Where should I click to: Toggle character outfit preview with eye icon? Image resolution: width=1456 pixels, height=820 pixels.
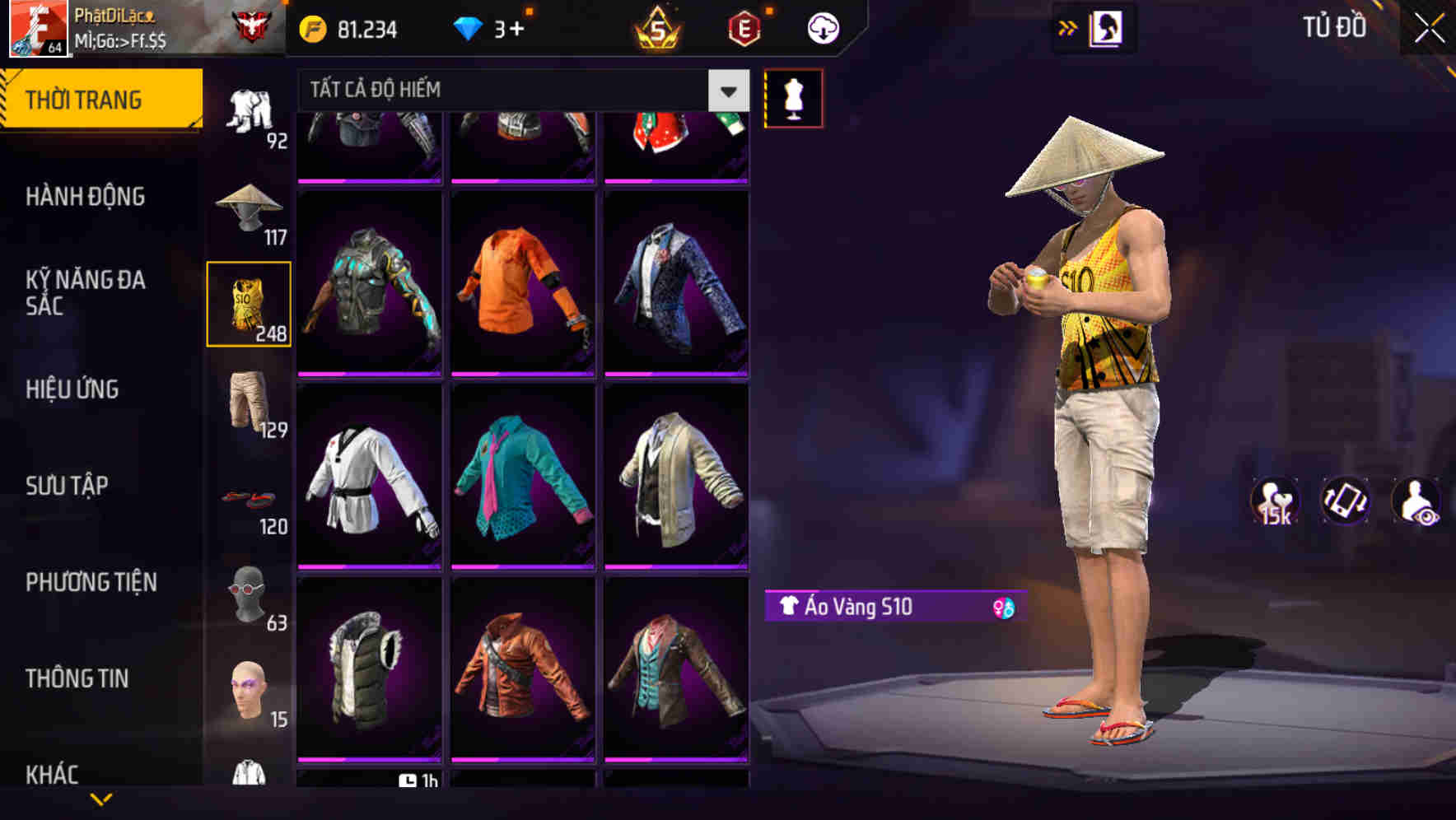pos(1415,502)
